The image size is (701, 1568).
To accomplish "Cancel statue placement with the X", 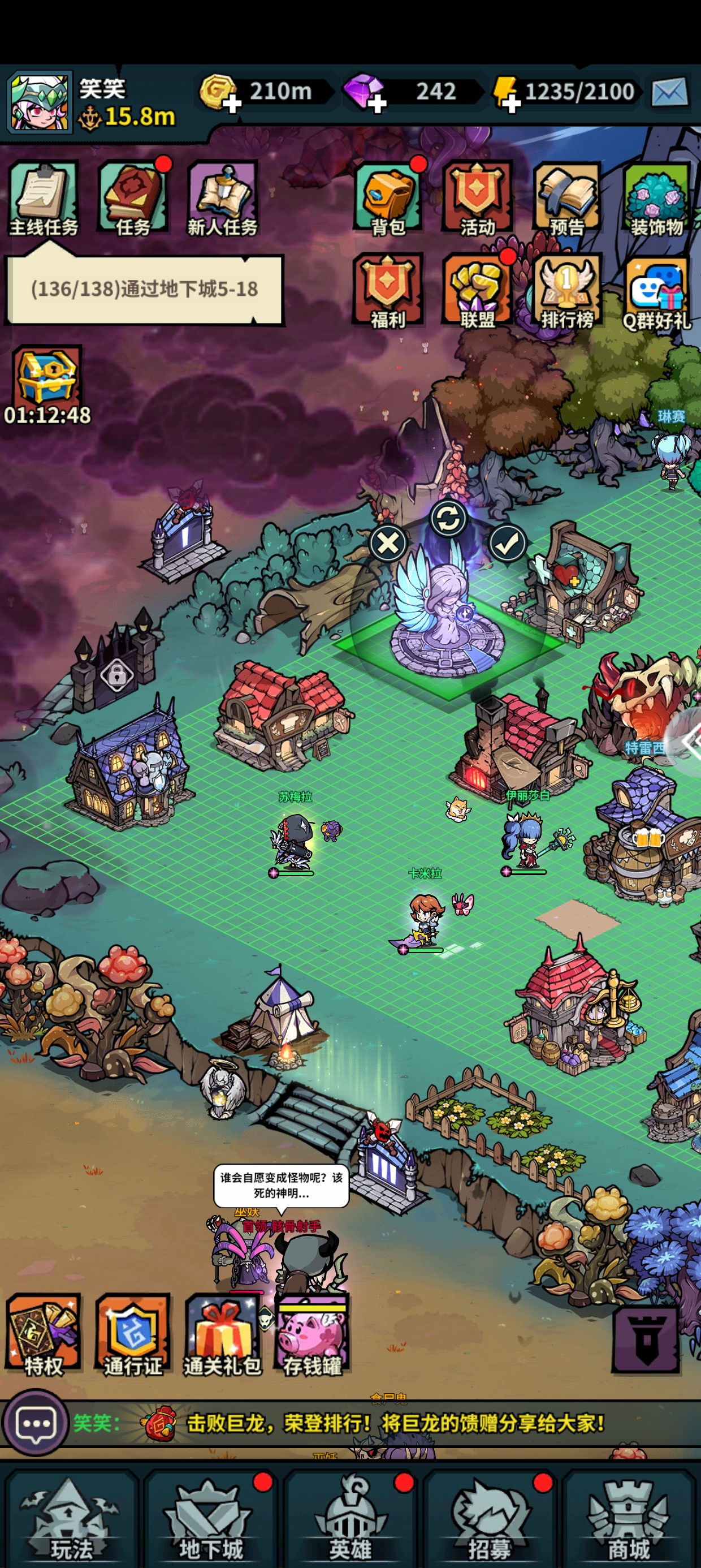I will [x=388, y=543].
